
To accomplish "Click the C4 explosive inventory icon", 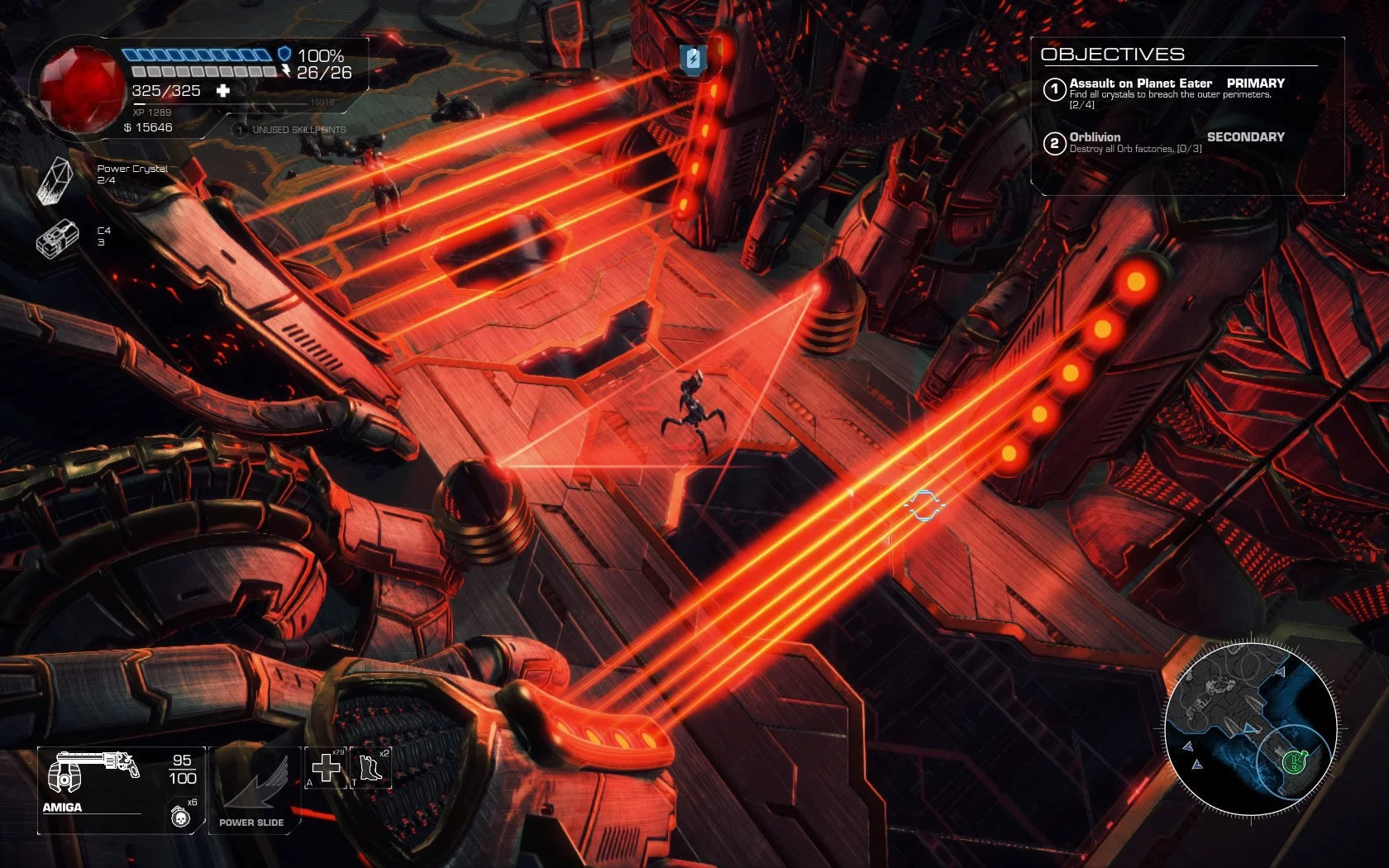I will [x=57, y=237].
